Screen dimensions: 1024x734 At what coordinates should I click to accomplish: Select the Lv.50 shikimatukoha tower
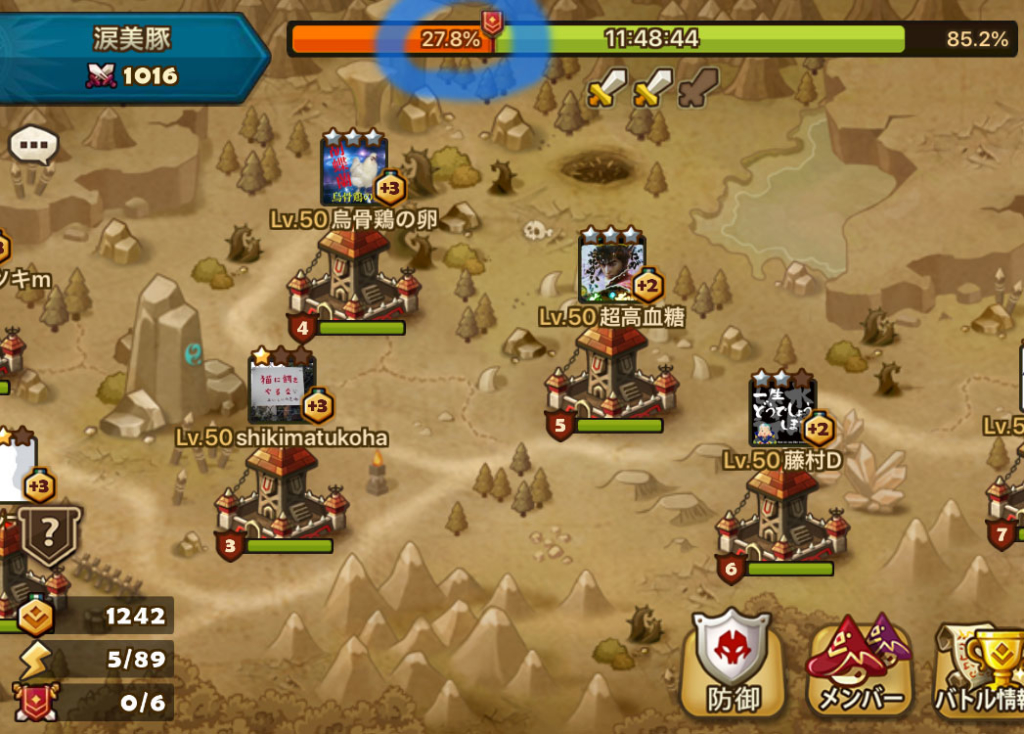click(280, 493)
